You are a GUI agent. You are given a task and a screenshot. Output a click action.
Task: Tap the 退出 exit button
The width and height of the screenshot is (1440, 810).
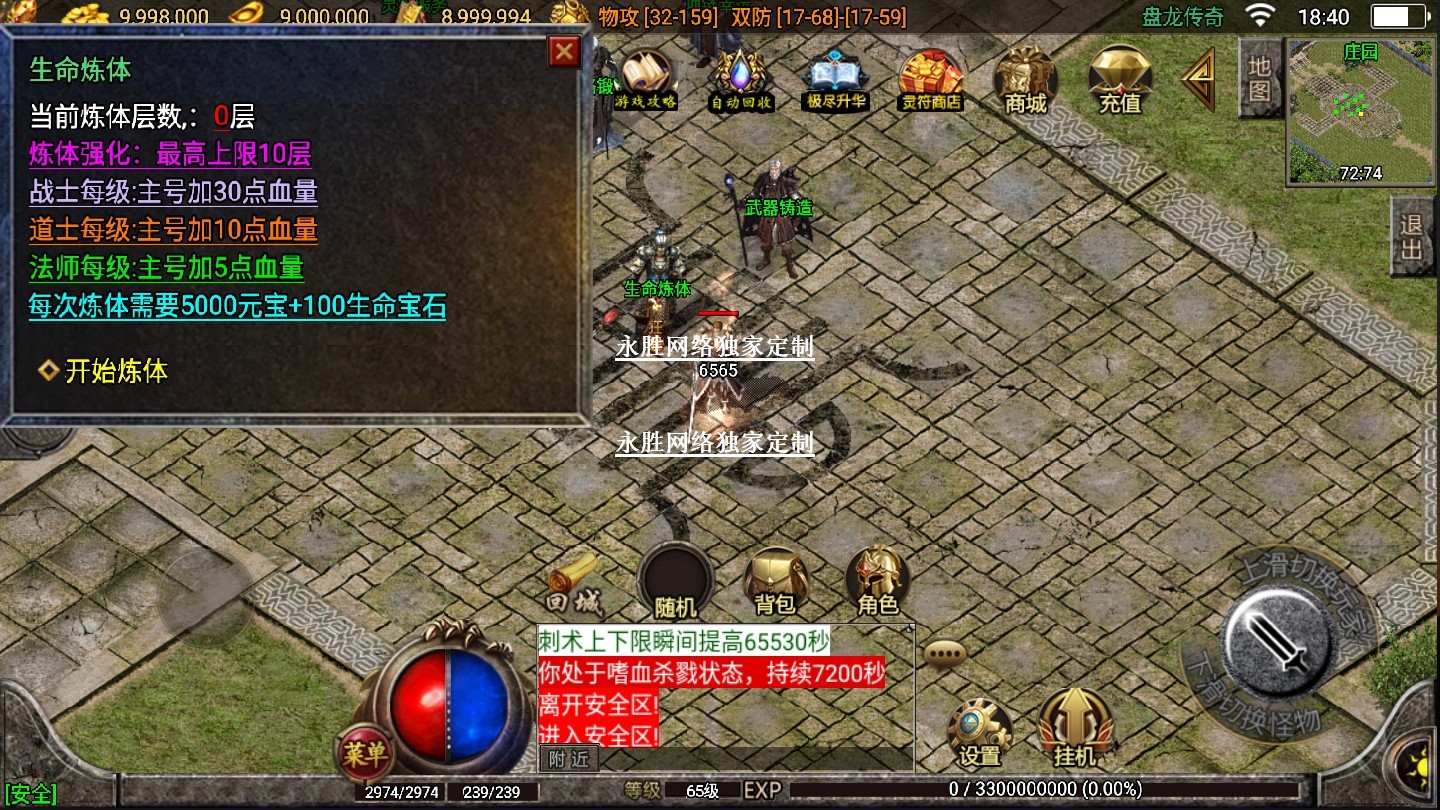click(1412, 236)
